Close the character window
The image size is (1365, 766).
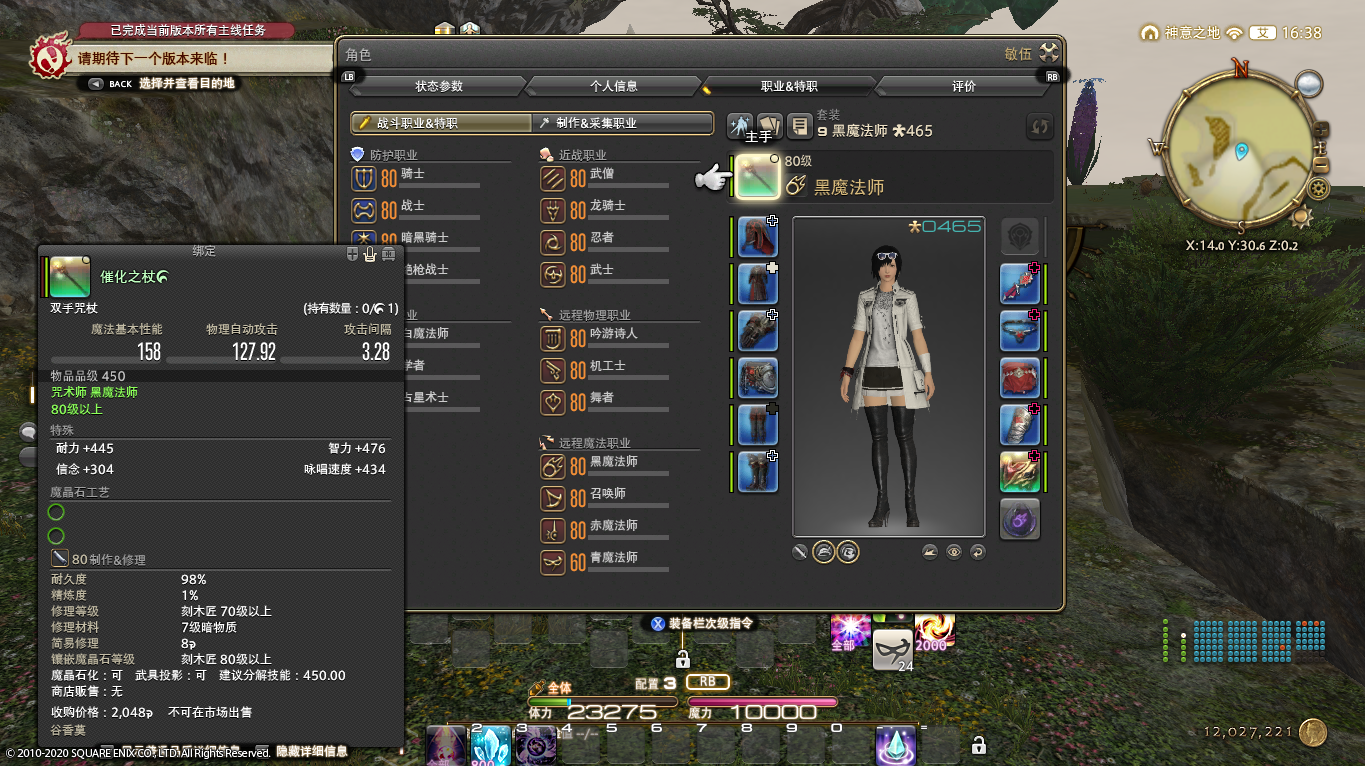pos(1048,54)
